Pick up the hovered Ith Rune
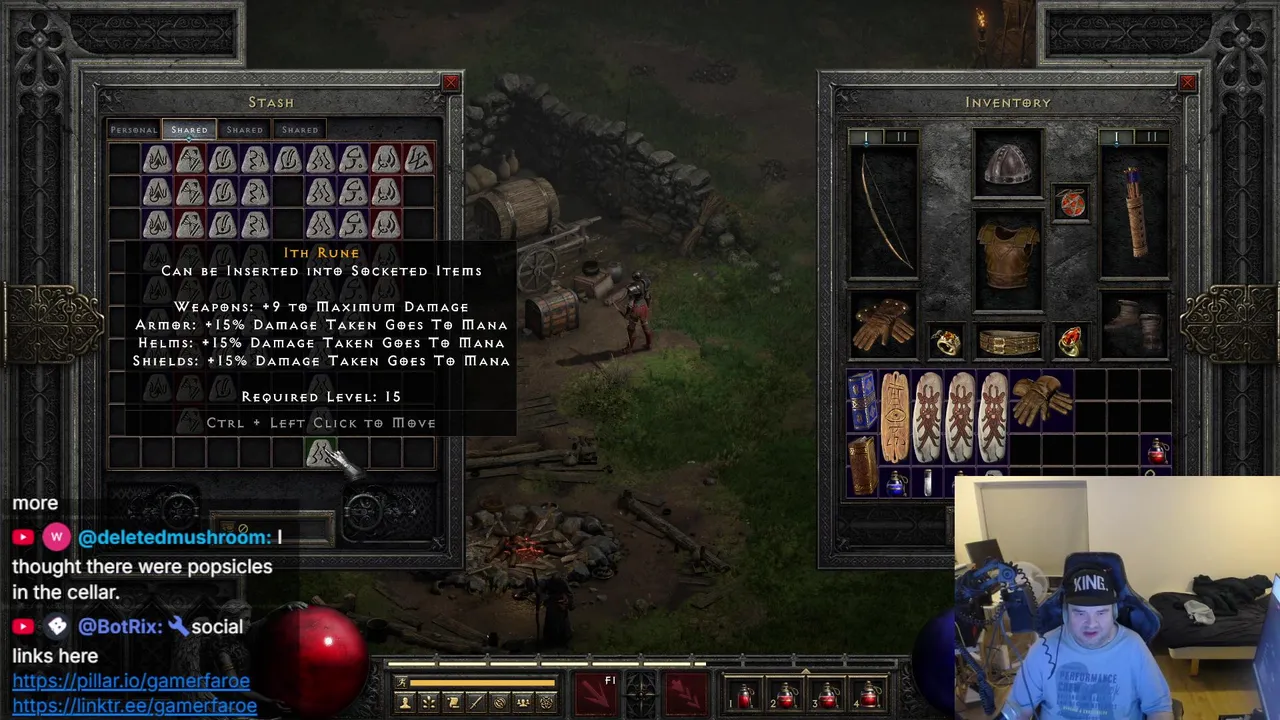This screenshot has height=720, width=1280. 320,455
